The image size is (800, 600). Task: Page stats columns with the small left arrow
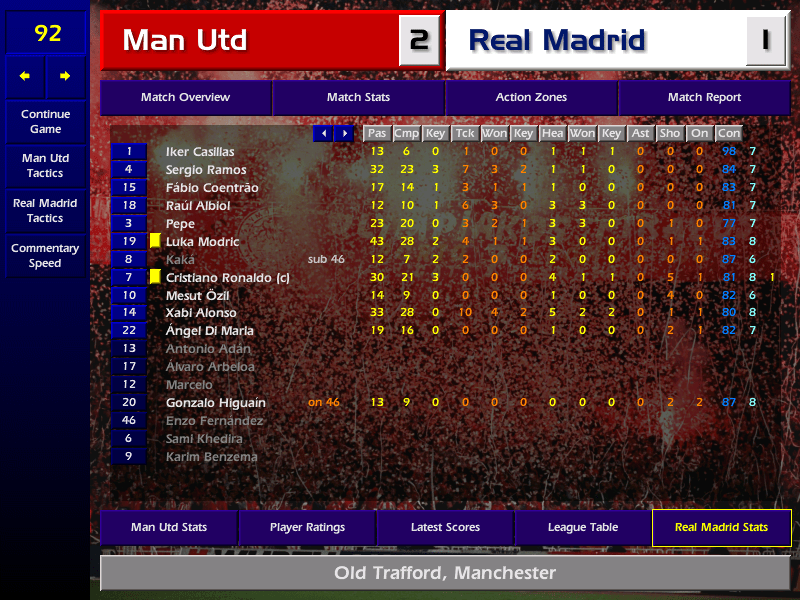pos(323,133)
